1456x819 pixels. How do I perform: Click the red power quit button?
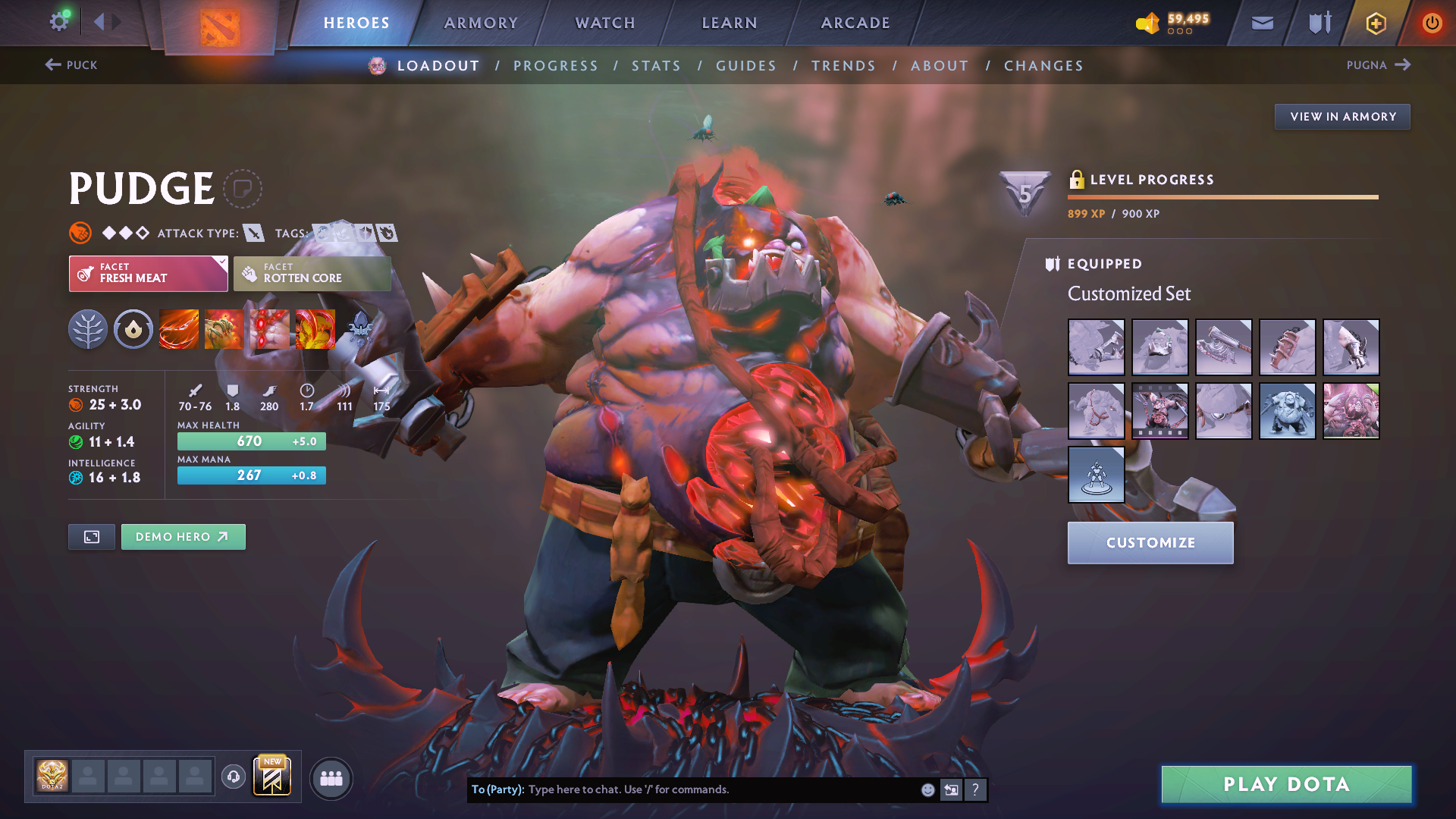[x=1432, y=23]
